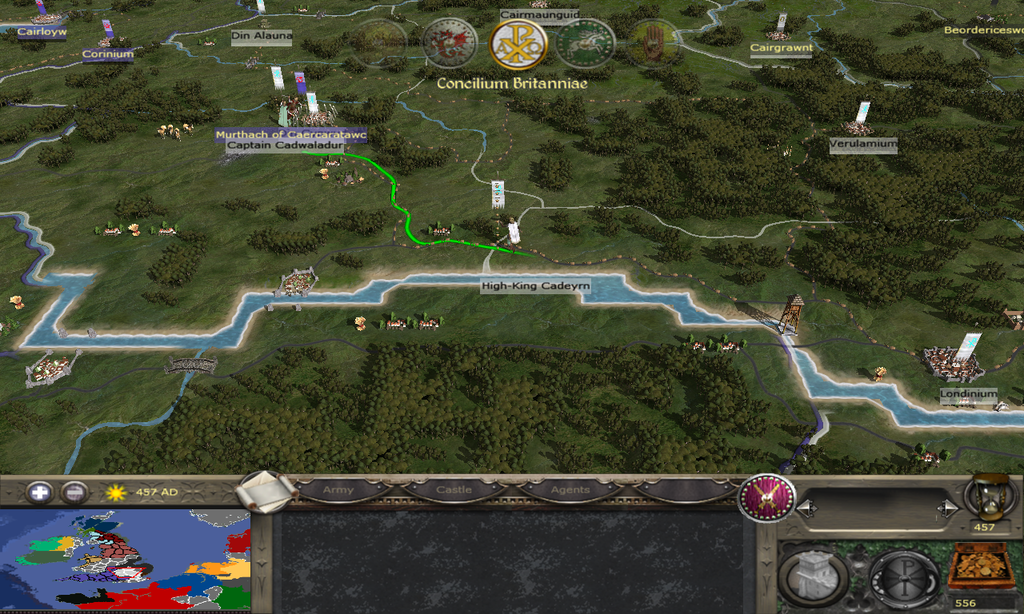Switch to the Castle tab
Screen dimensions: 1024x614
454,491
